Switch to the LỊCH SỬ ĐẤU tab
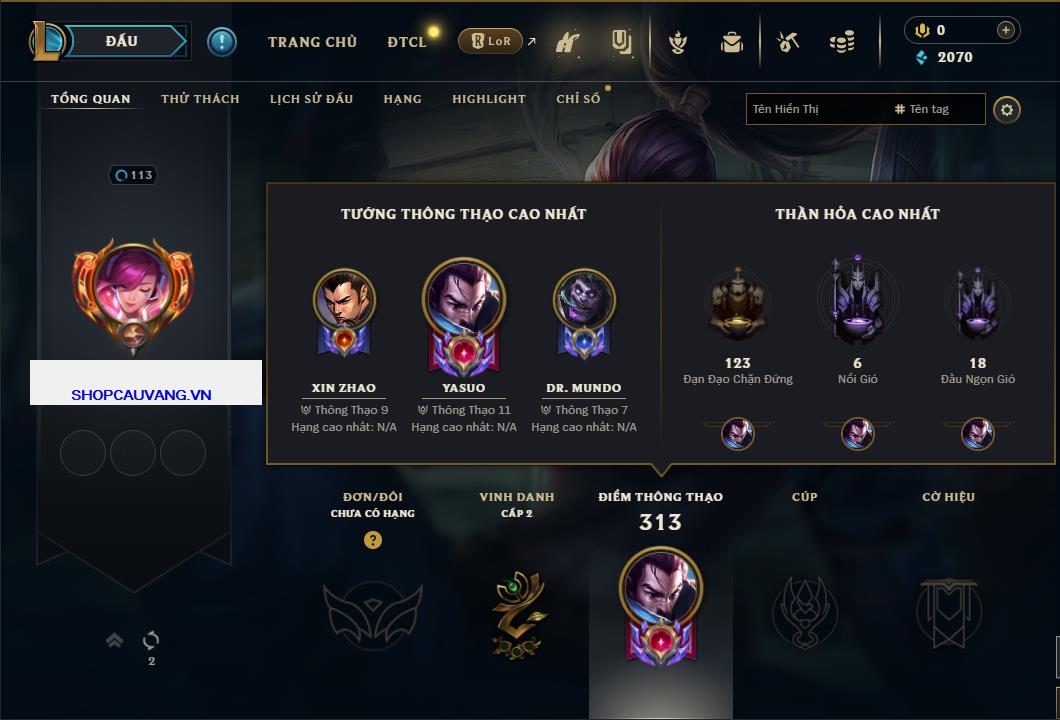The image size is (1060, 720). click(311, 99)
